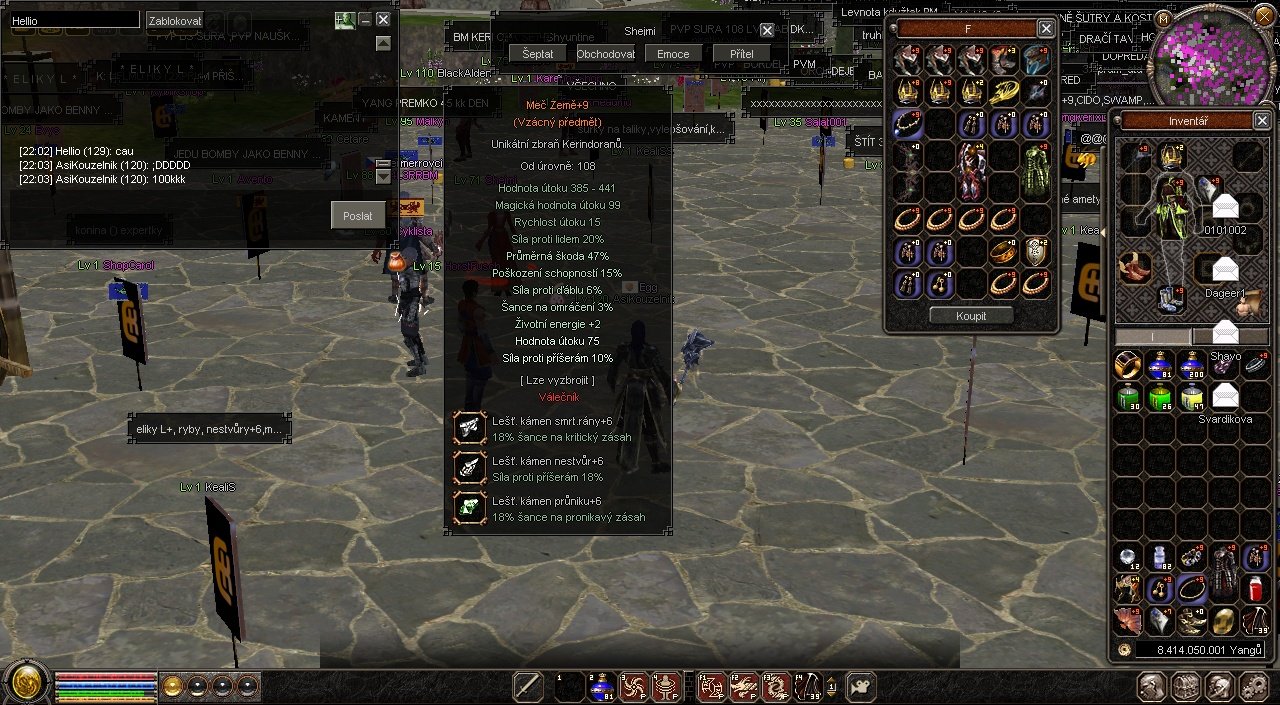Close the Shejmi target panel
The height and width of the screenshot is (705, 1280).
(767, 31)
